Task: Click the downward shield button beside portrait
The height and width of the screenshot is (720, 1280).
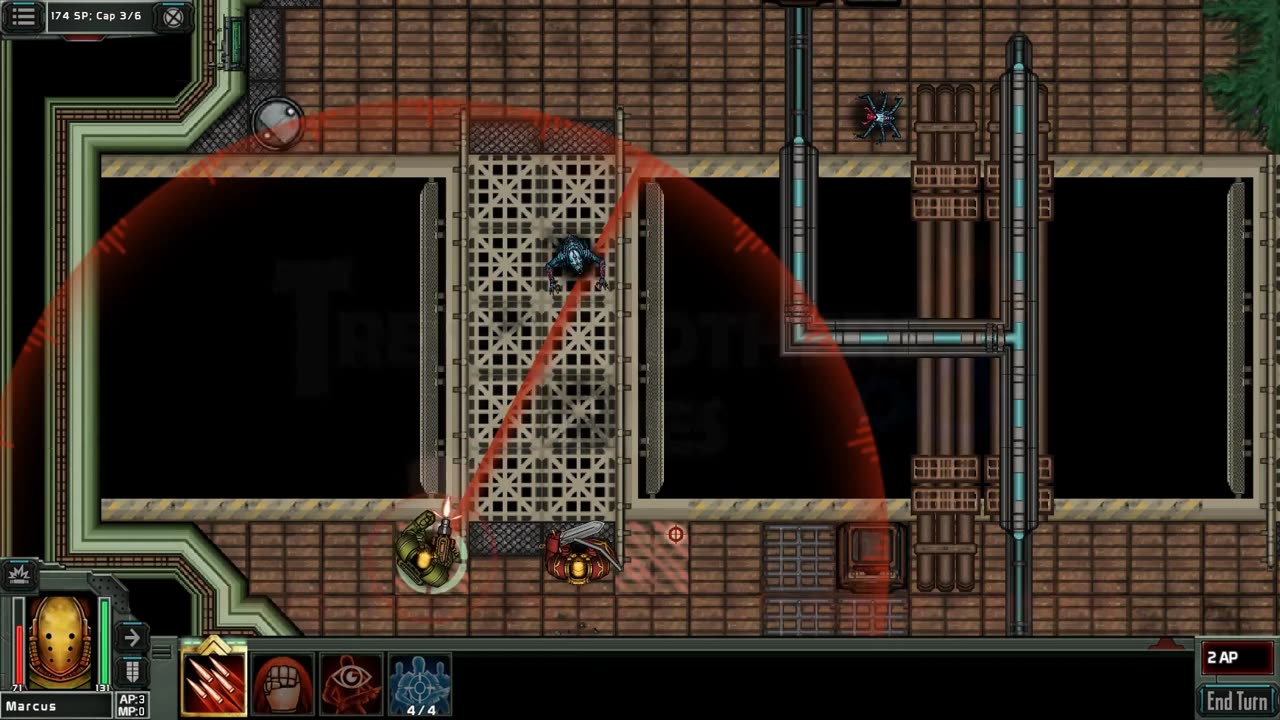Action: click(x=131, y=670)
